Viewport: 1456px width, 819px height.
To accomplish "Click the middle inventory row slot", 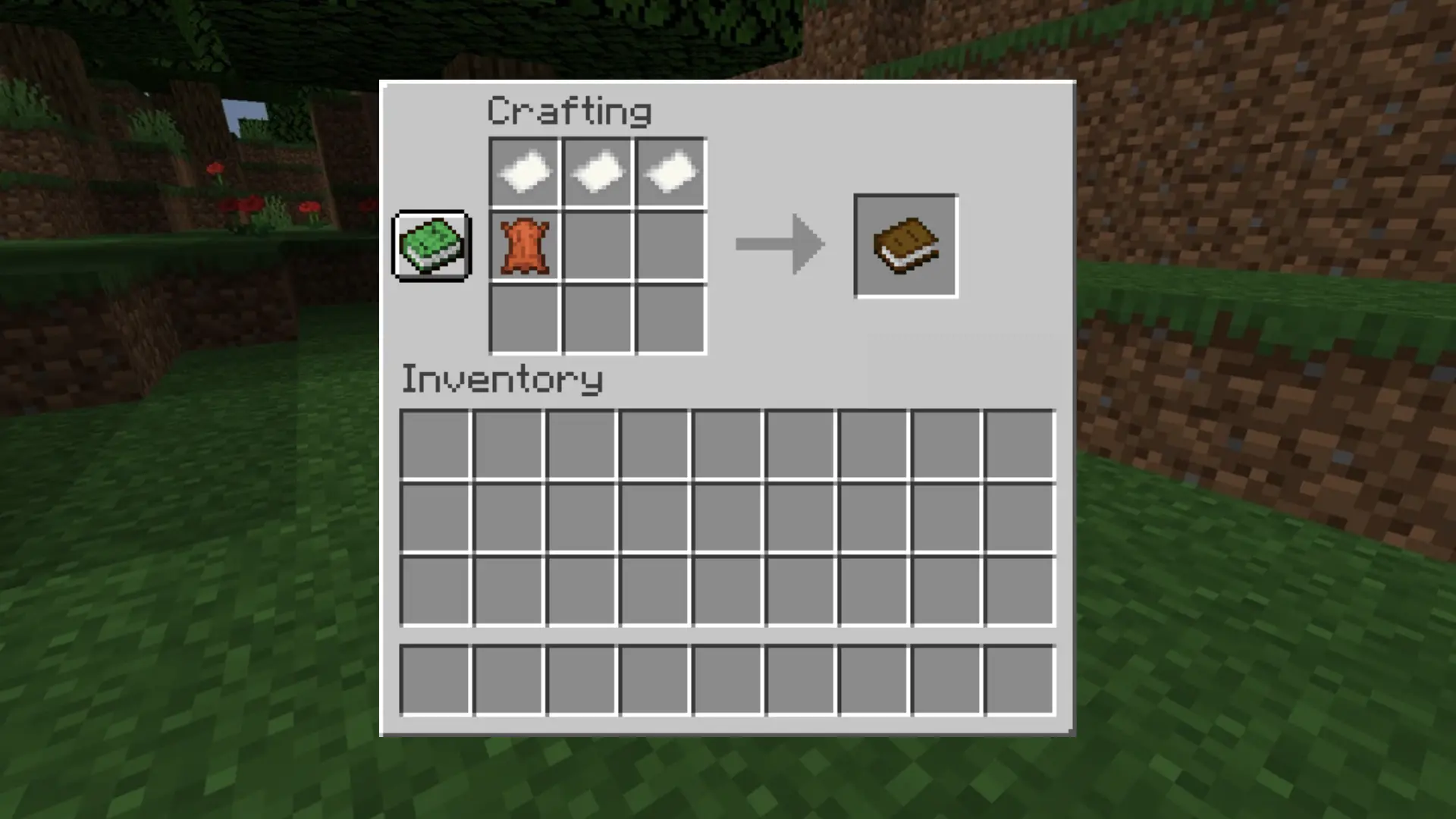I will pyautogui.click(x=727, y=513).
